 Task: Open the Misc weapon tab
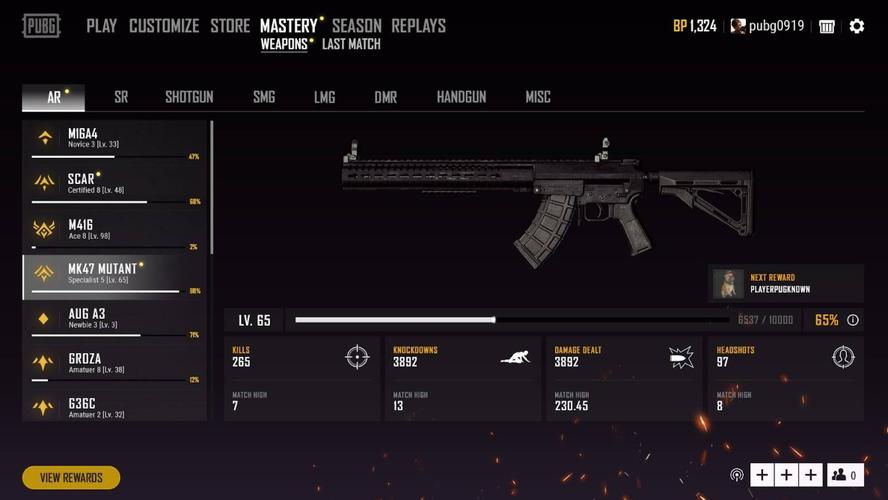pyautogui.click(x=538, y=97)
